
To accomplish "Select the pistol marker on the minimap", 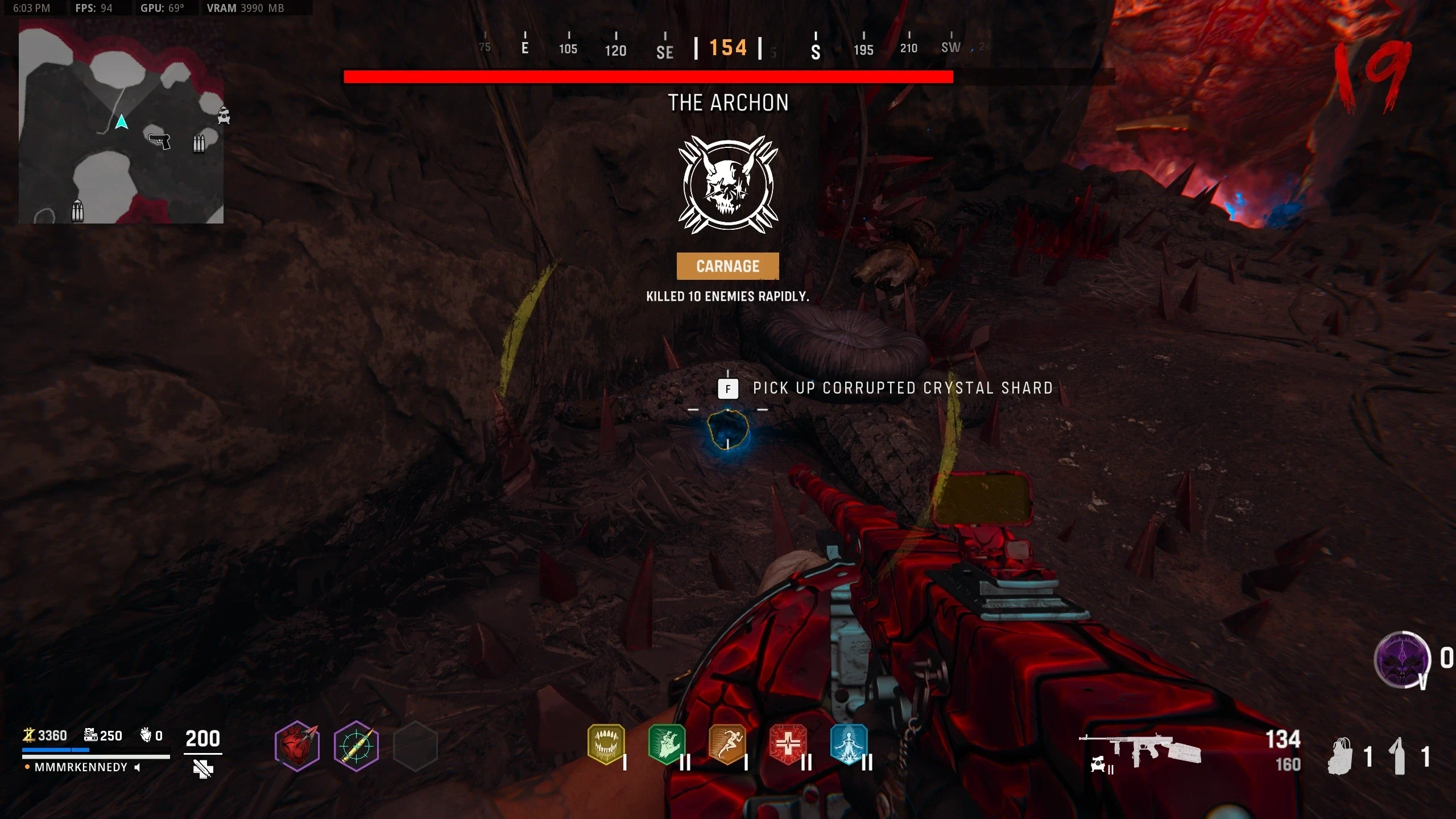I will coord(159,140).
